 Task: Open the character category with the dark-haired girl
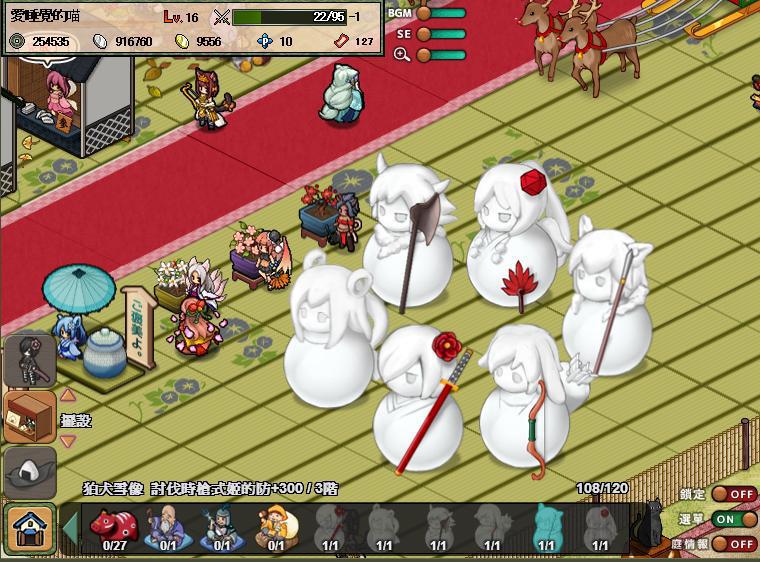pos(29,360)
